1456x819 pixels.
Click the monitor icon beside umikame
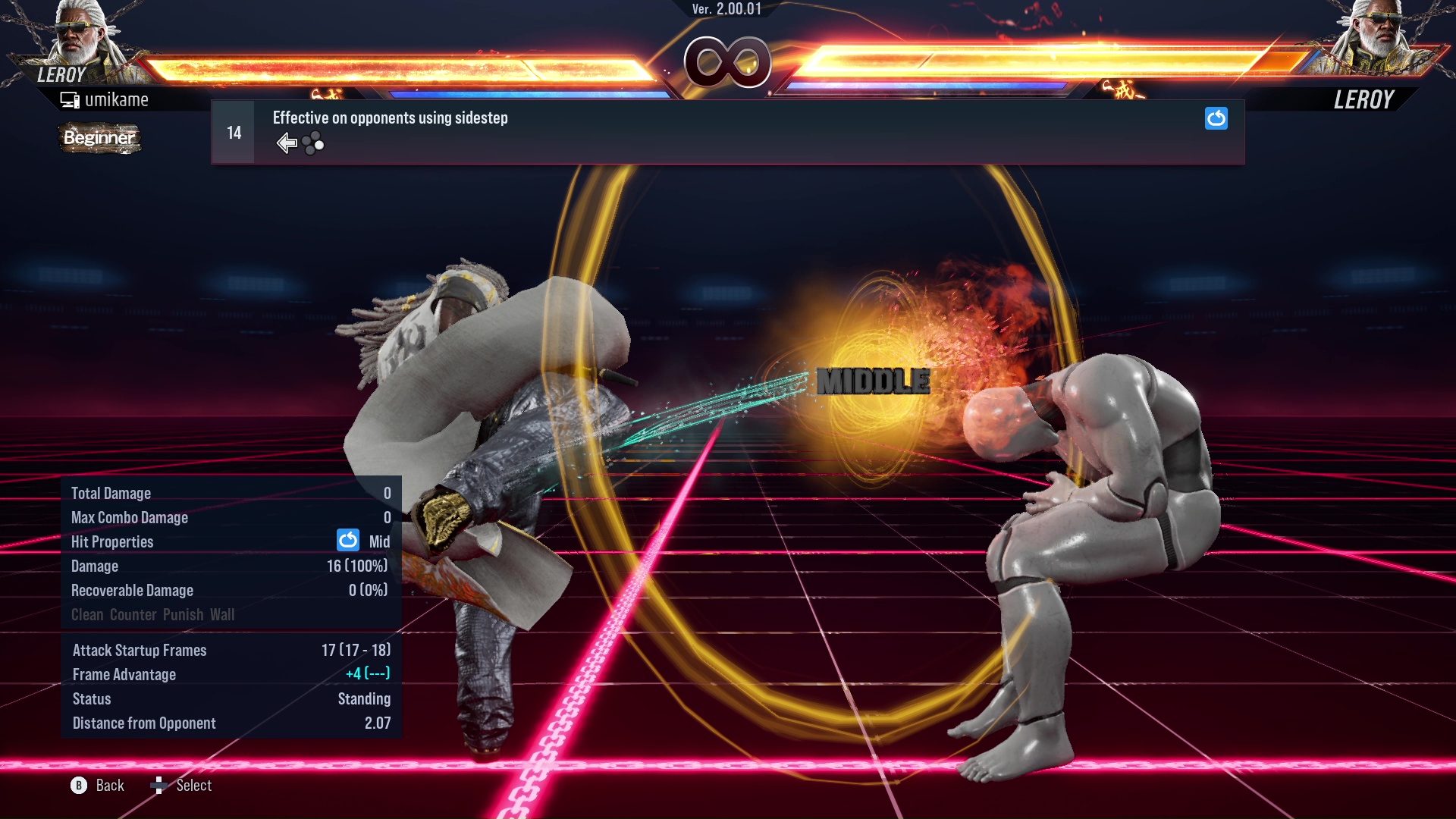coord(71,99)
